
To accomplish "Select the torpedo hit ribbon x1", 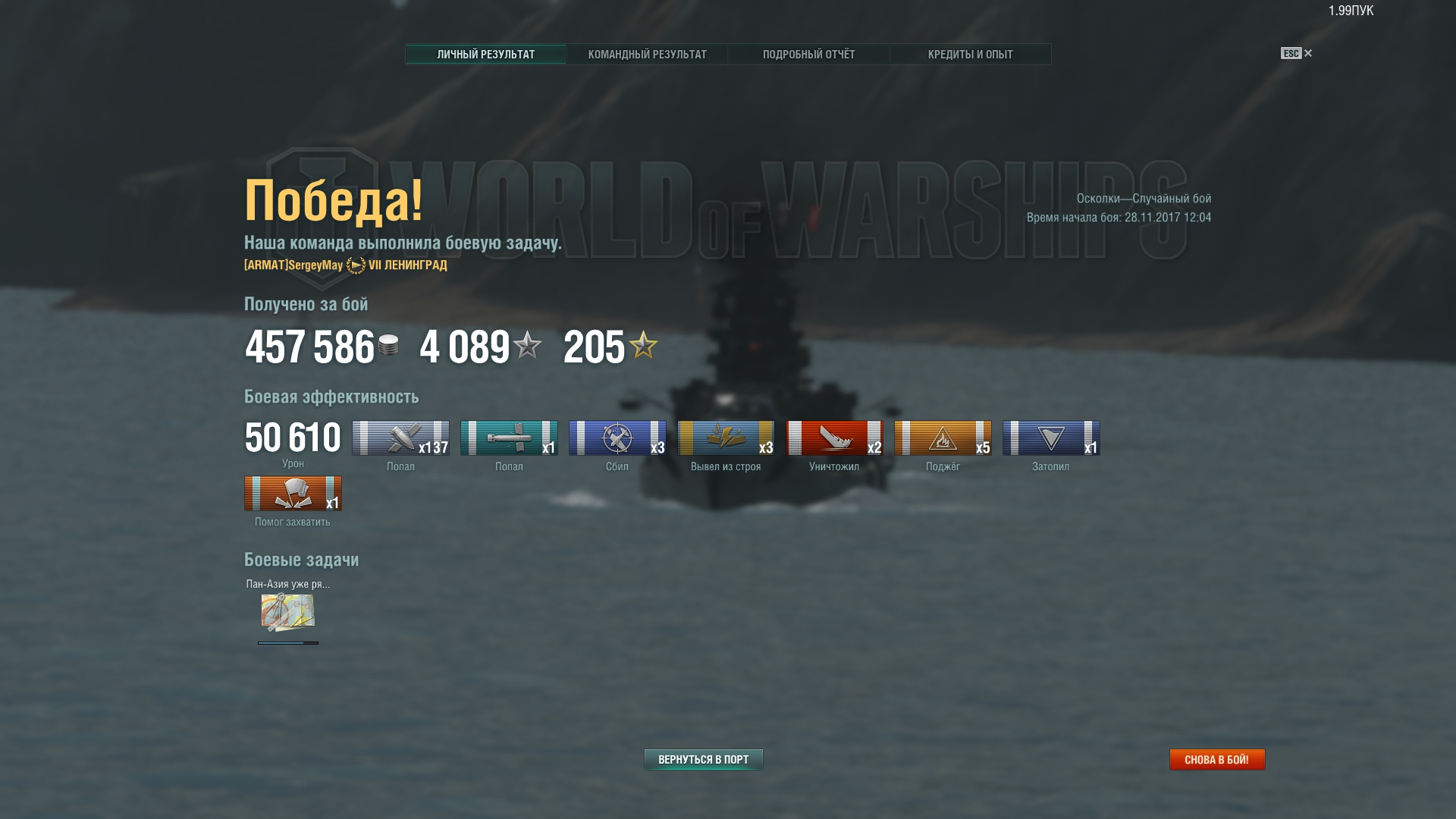I will pos(509,438).
